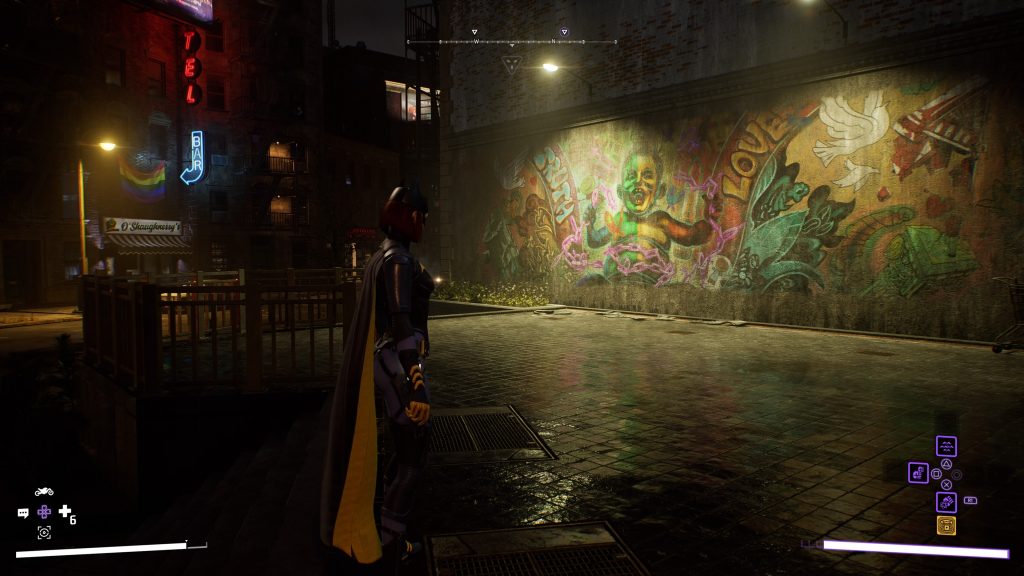Select the purple circled marker near compass N
This screenshot has width=1024, height=576.
(564, 32)
